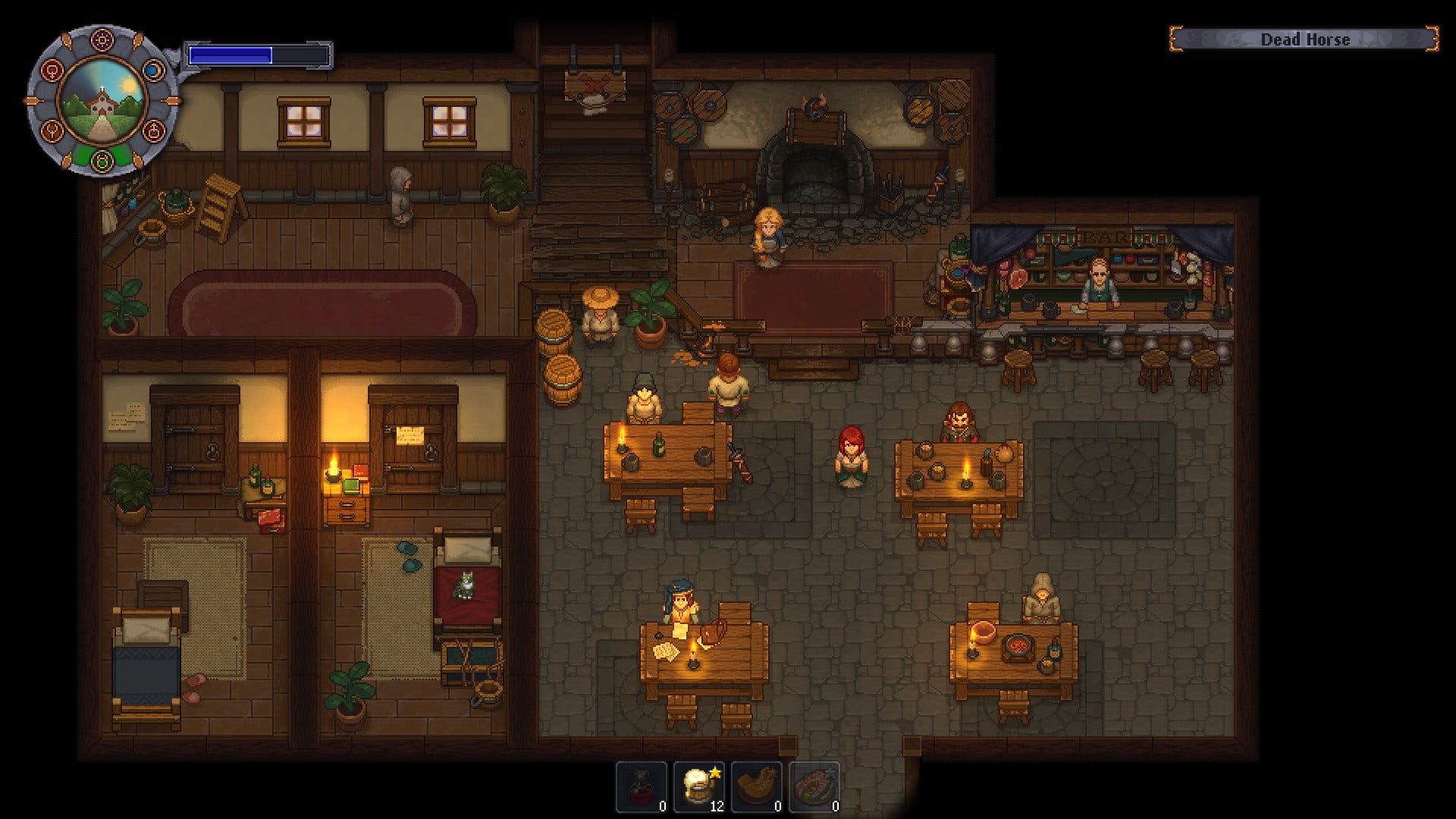Select the roast chicken hotbar slot

click(x=757, y=787)
